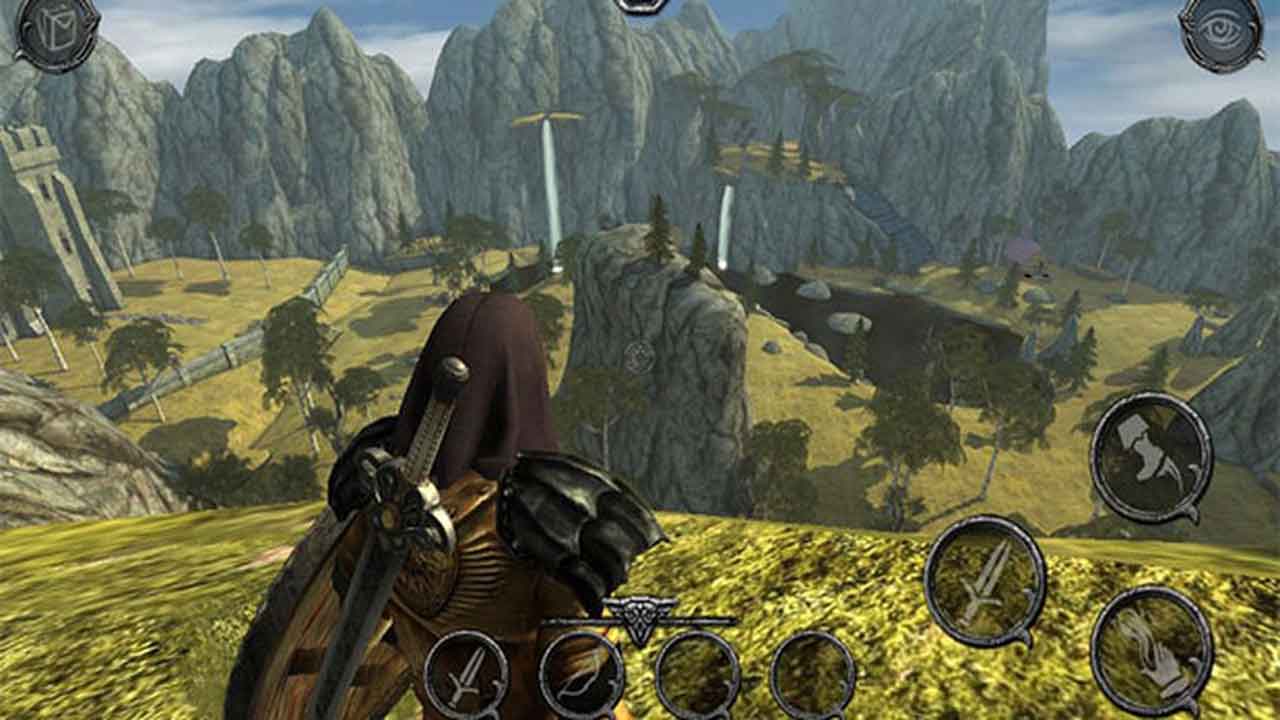Open the journal book icon
The width and height of the screenshot is (1280, 720).
(57, 32)
